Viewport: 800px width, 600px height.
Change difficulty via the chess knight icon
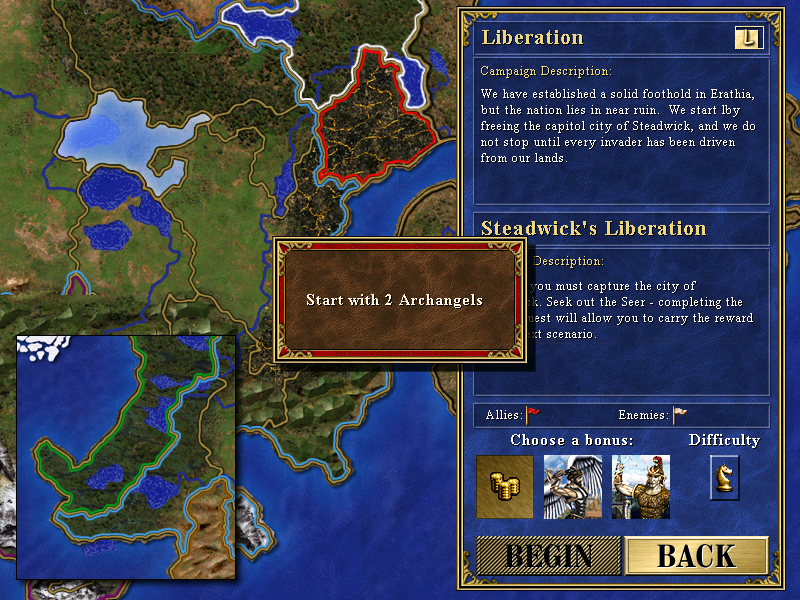point(725,477)
